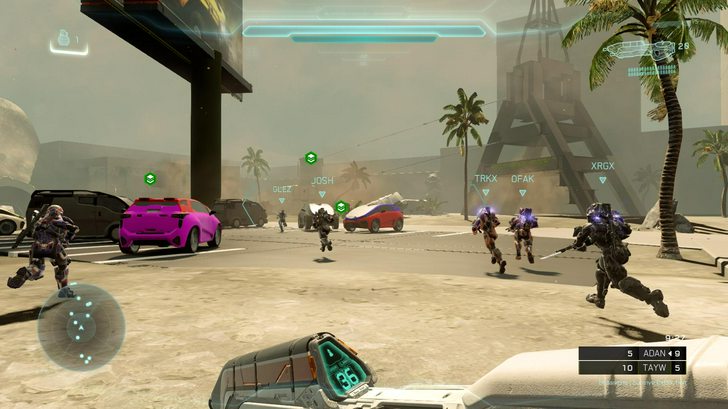728x409 pixels.
Task: Click the XRGX player name tag
Action: [x=602, y=166]
